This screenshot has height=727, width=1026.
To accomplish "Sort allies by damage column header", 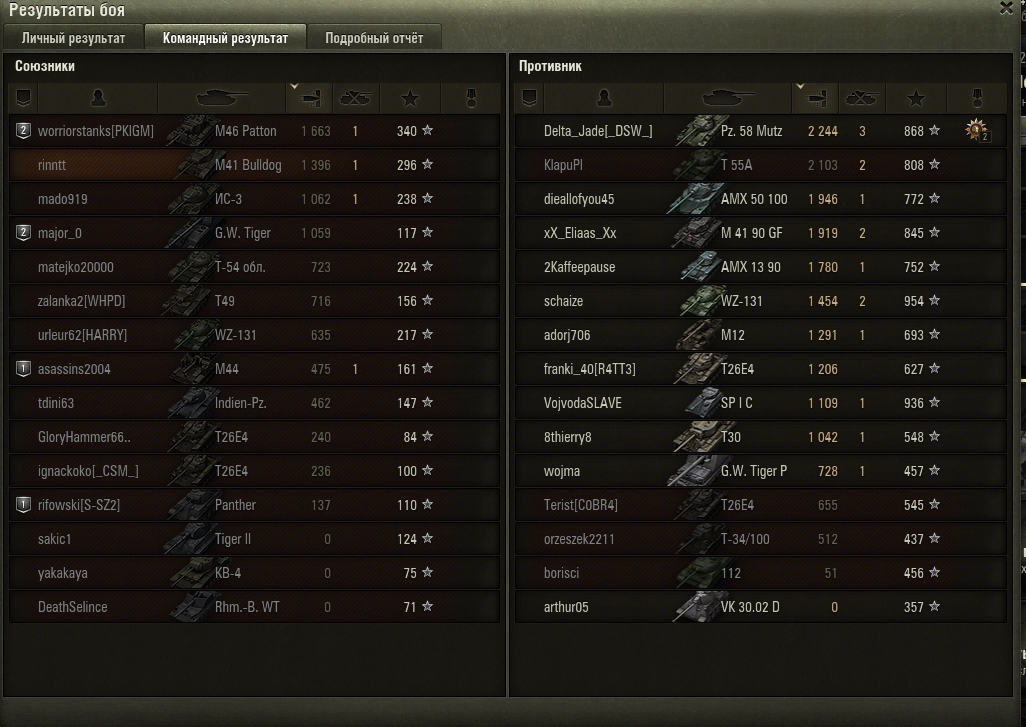I will 309,98.
